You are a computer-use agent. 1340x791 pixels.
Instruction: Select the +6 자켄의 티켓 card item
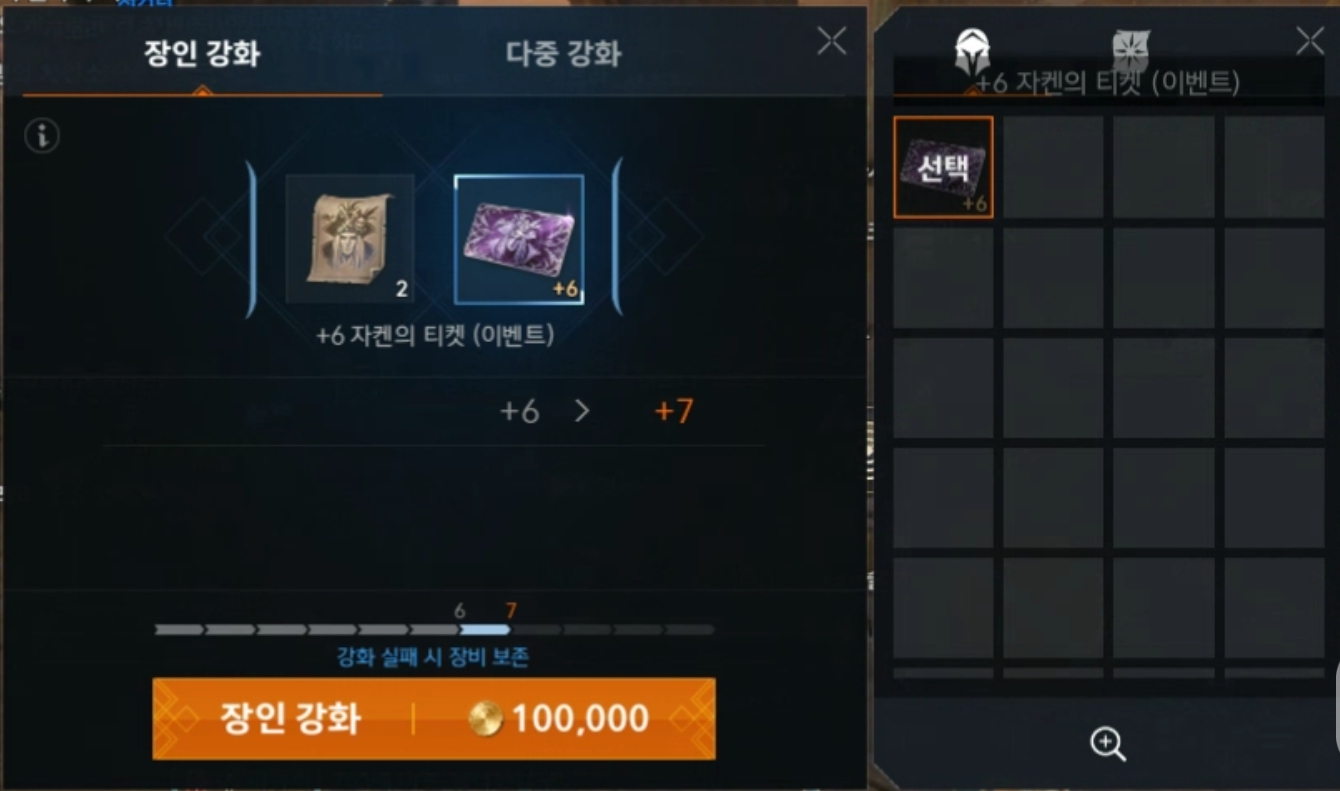point(520,240)
